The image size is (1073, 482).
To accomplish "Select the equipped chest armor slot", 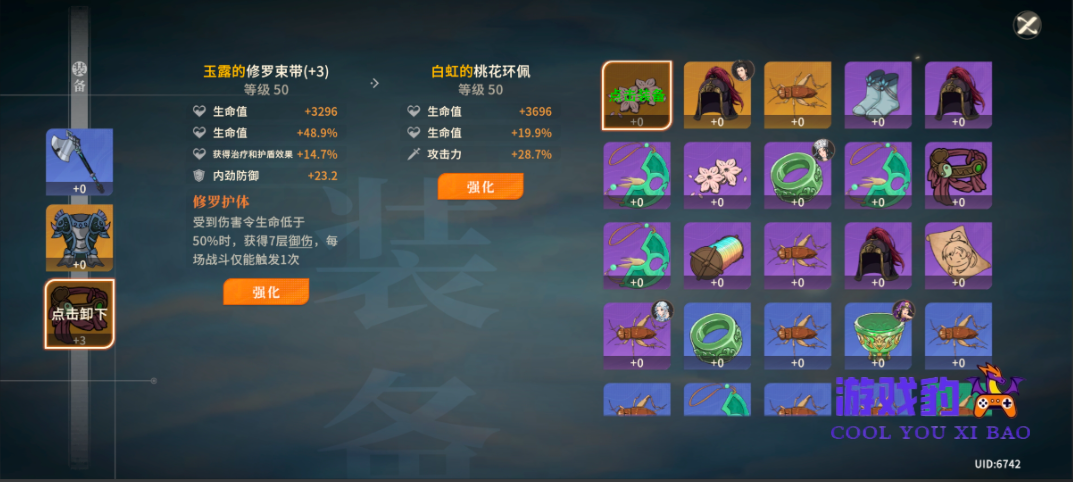I will (79, 237).
